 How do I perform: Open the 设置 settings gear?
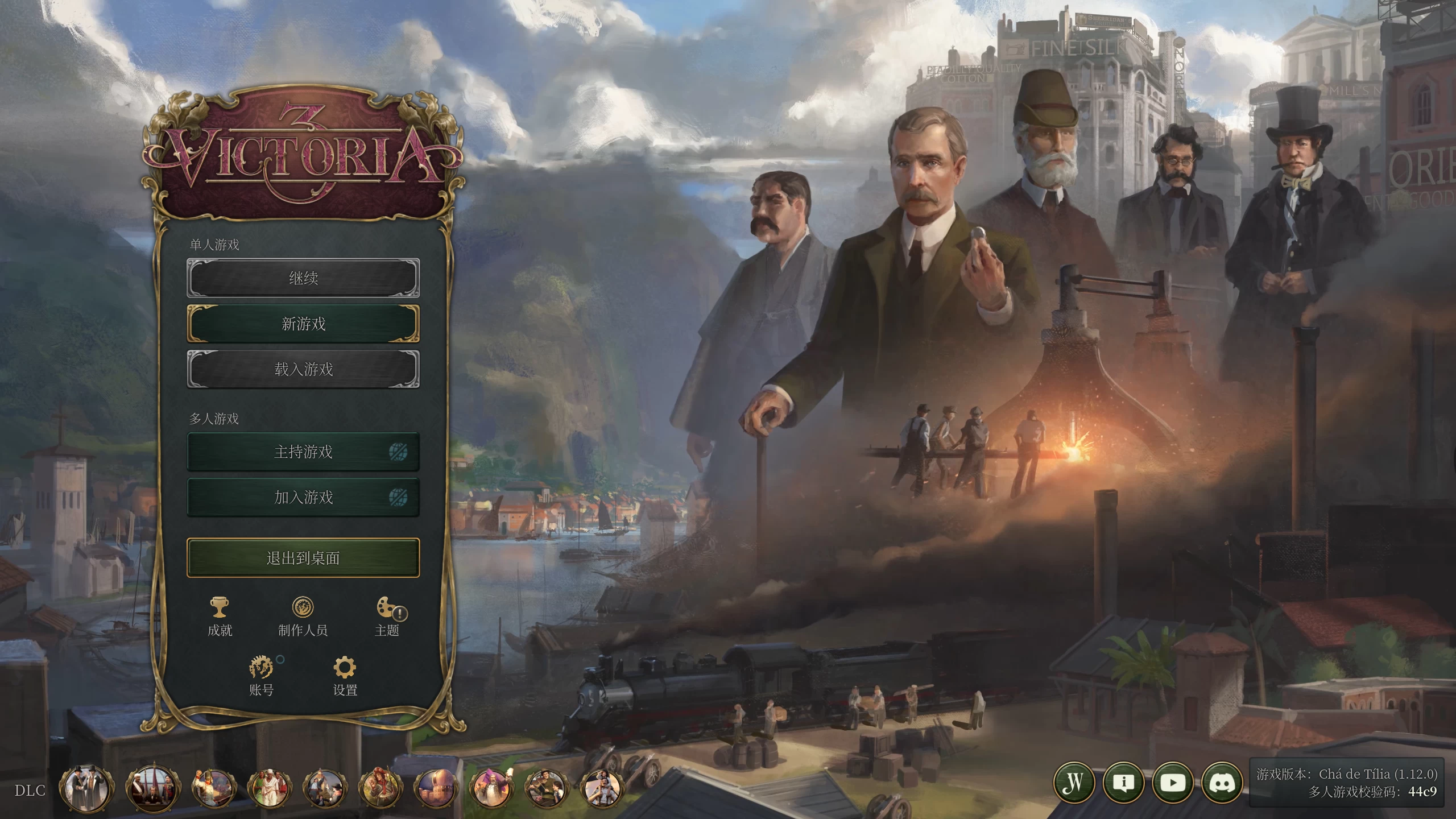pyautogui.click(x=345, y=675)
